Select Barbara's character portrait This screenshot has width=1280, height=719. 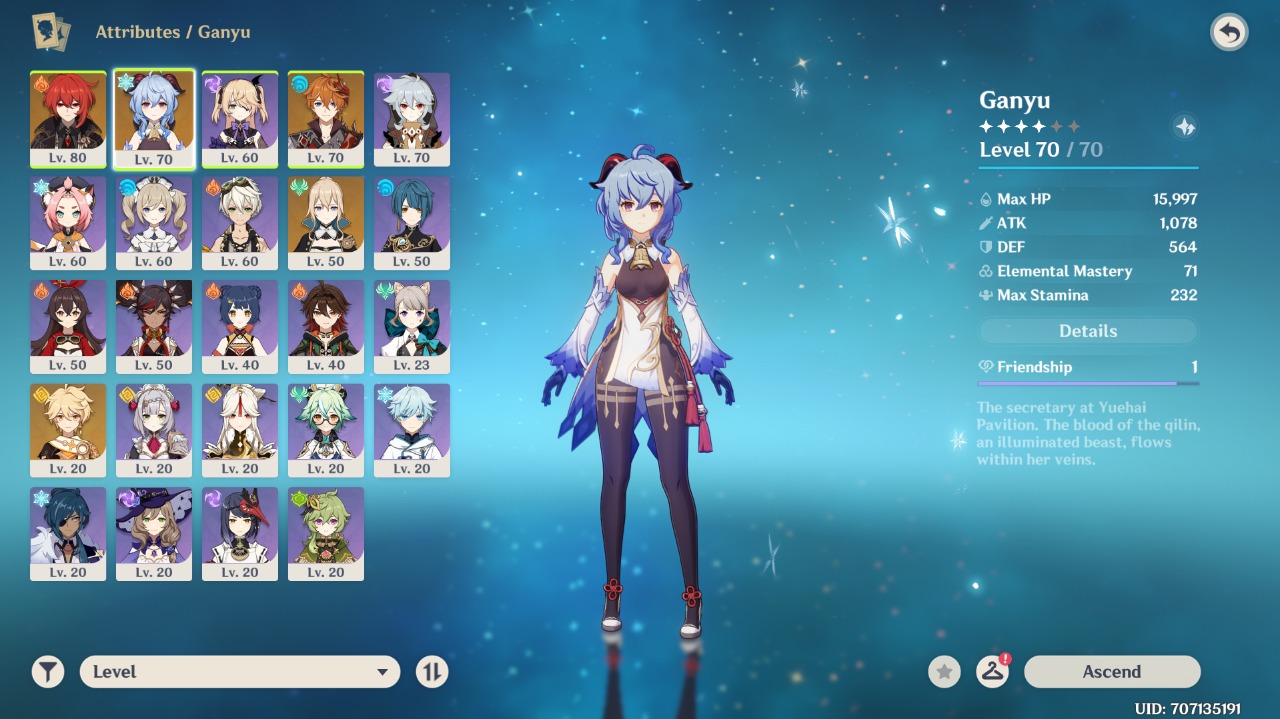(x=154, y=222)
